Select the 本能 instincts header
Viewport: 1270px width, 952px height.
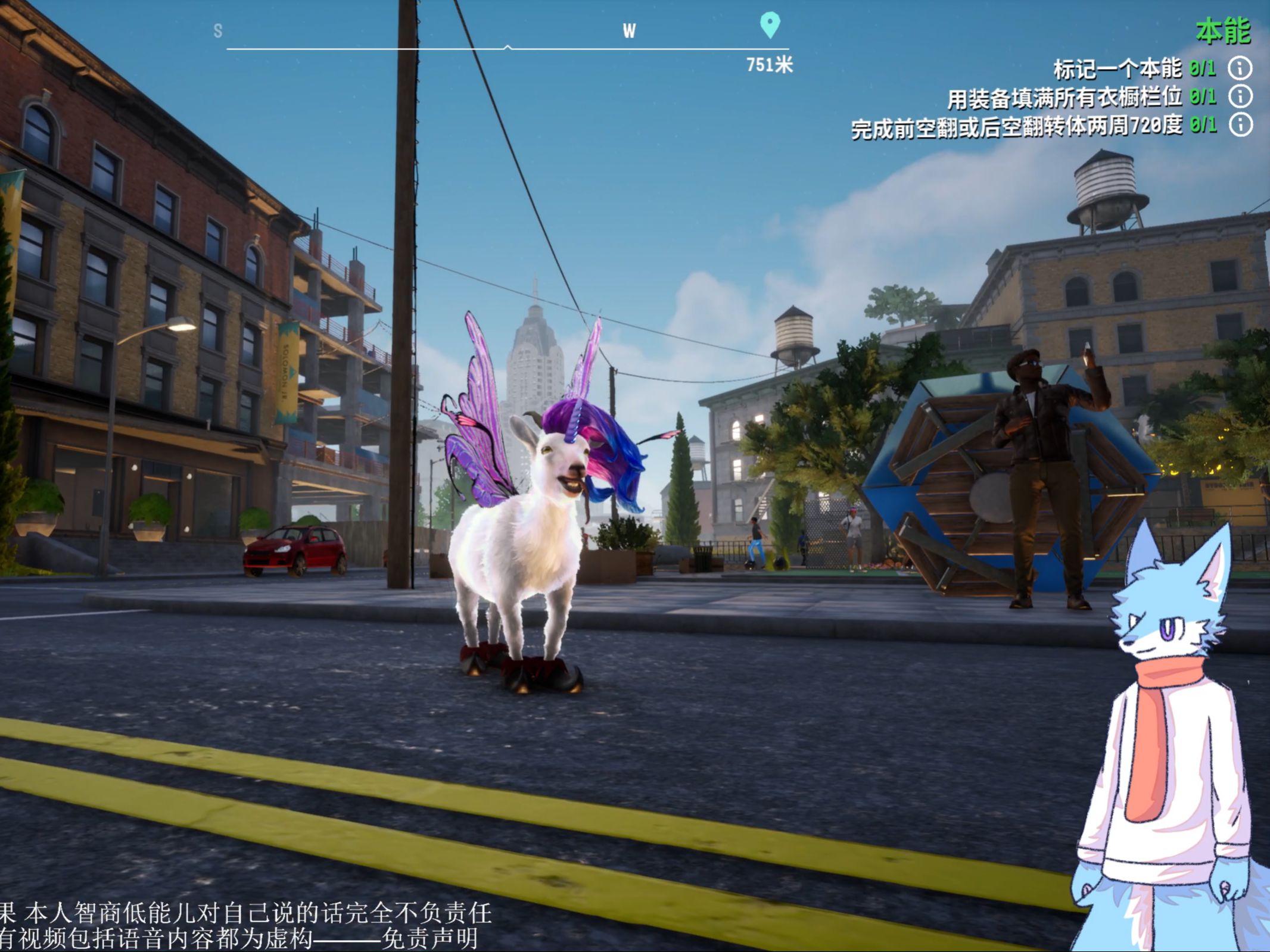click(1222, 31)
